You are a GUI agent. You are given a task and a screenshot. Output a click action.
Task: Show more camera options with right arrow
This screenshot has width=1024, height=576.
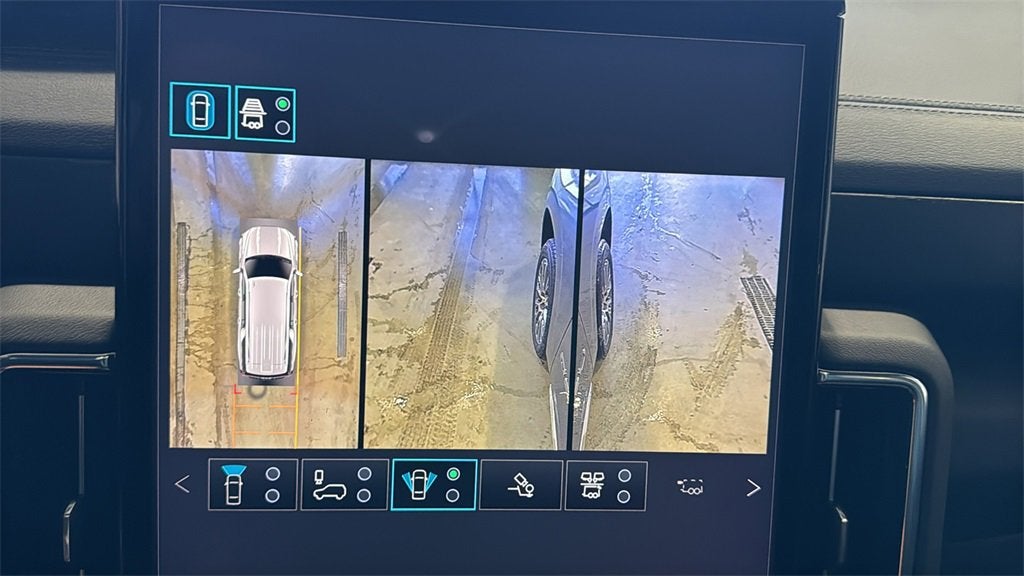[x=753, y=488]
